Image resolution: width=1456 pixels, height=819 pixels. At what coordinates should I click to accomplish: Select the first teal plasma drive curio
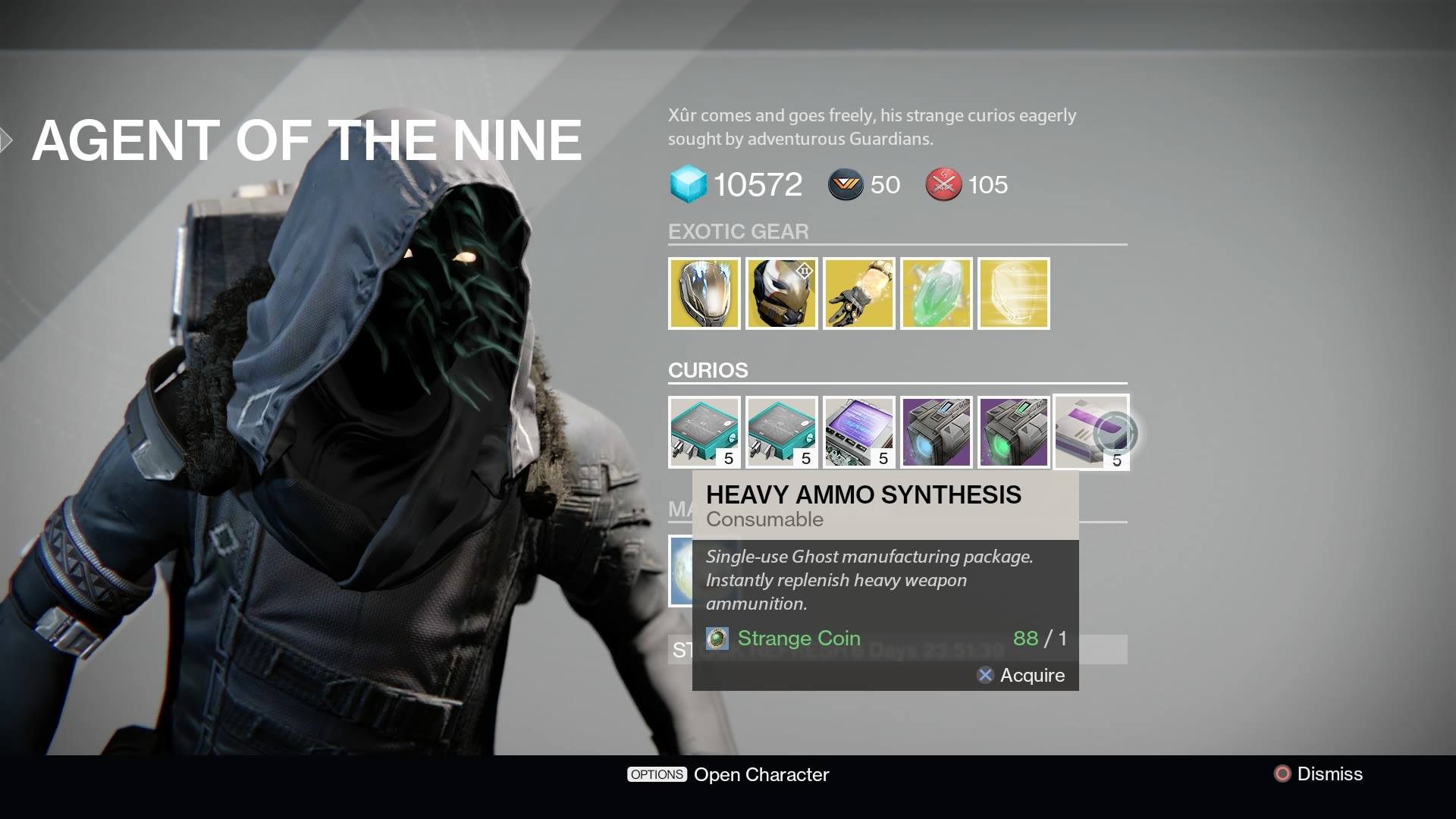pyautogui.click(x=704, y=432)
